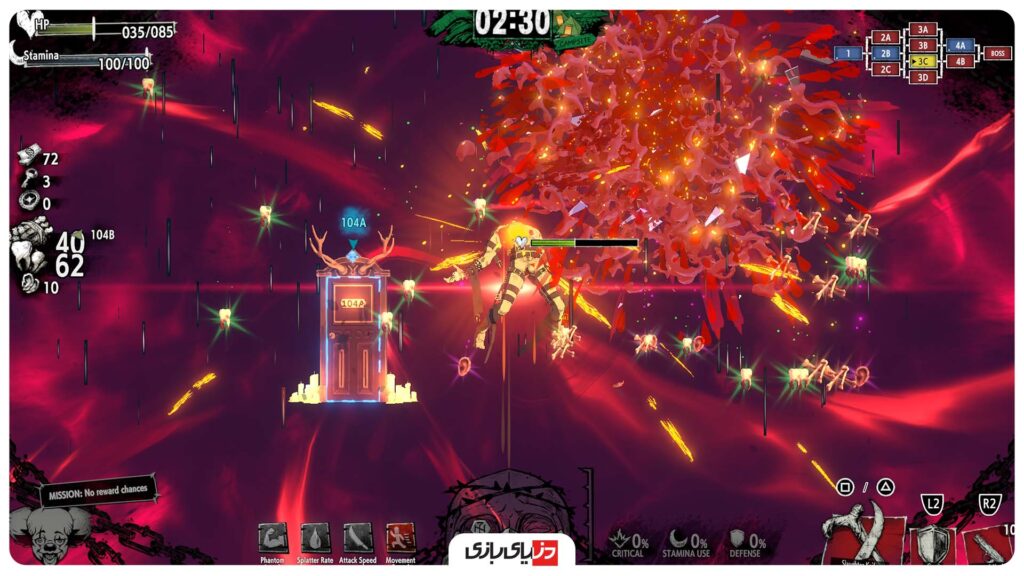Click room 4B on the stage map

960,61
